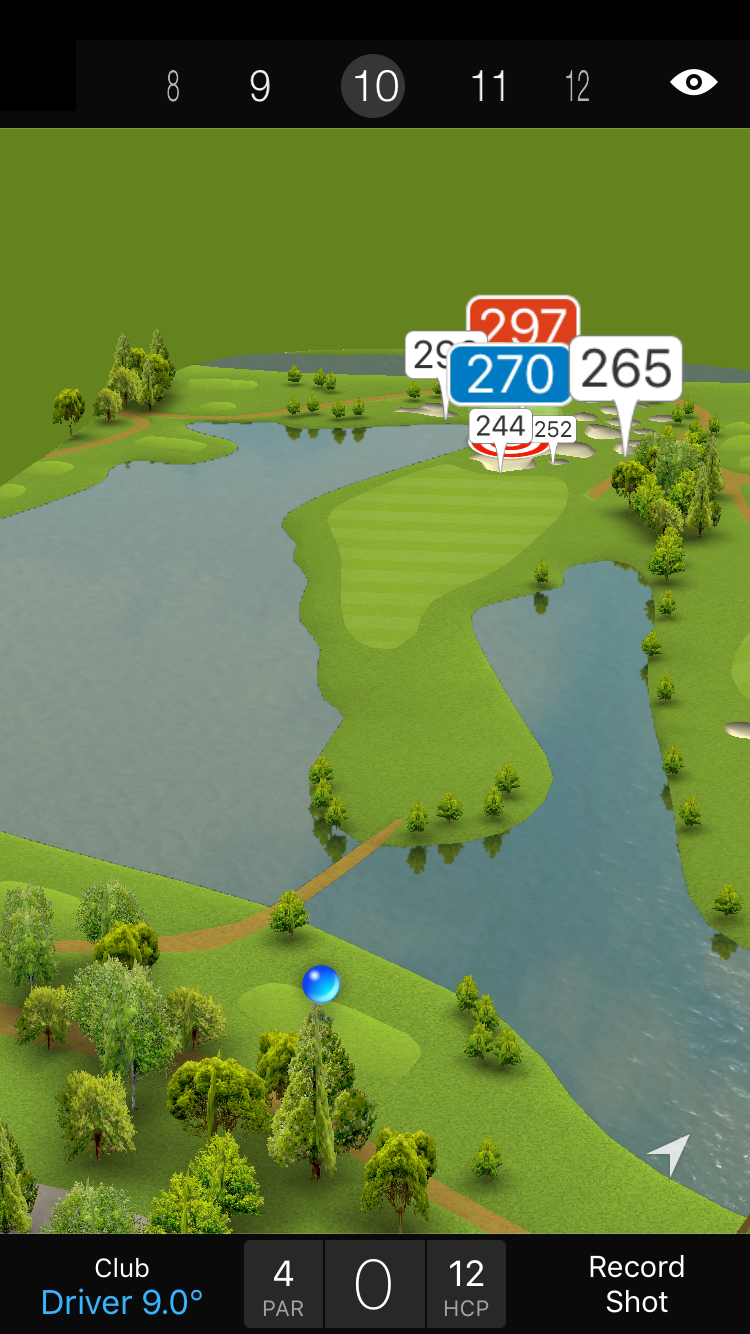Screen dimensions: 750x1334
Task: Tap the small 252 yardage label
Action: (x=554, y=430)
